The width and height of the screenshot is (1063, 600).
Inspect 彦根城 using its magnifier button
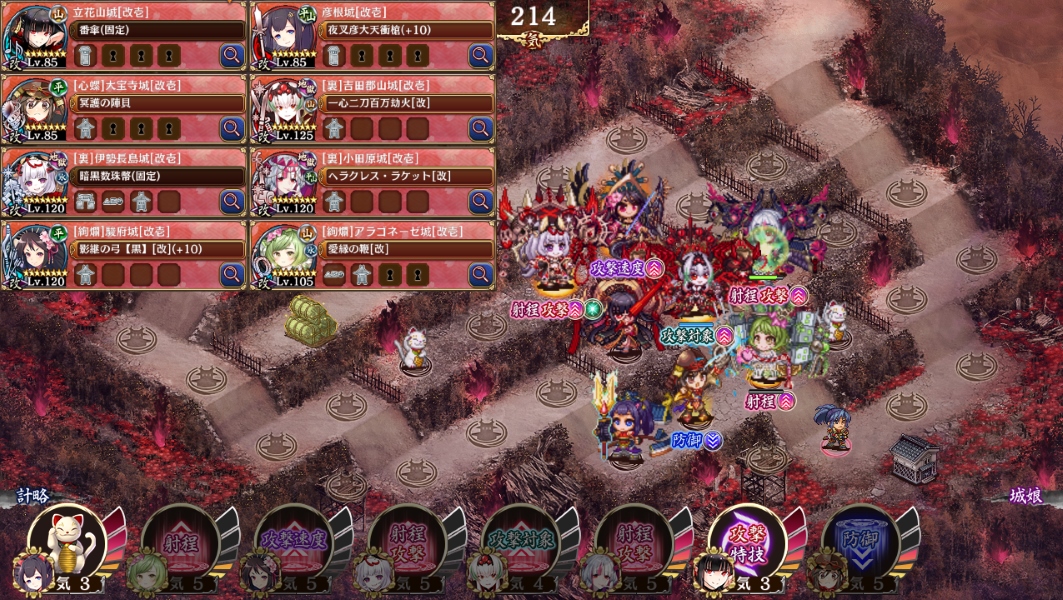481,56
